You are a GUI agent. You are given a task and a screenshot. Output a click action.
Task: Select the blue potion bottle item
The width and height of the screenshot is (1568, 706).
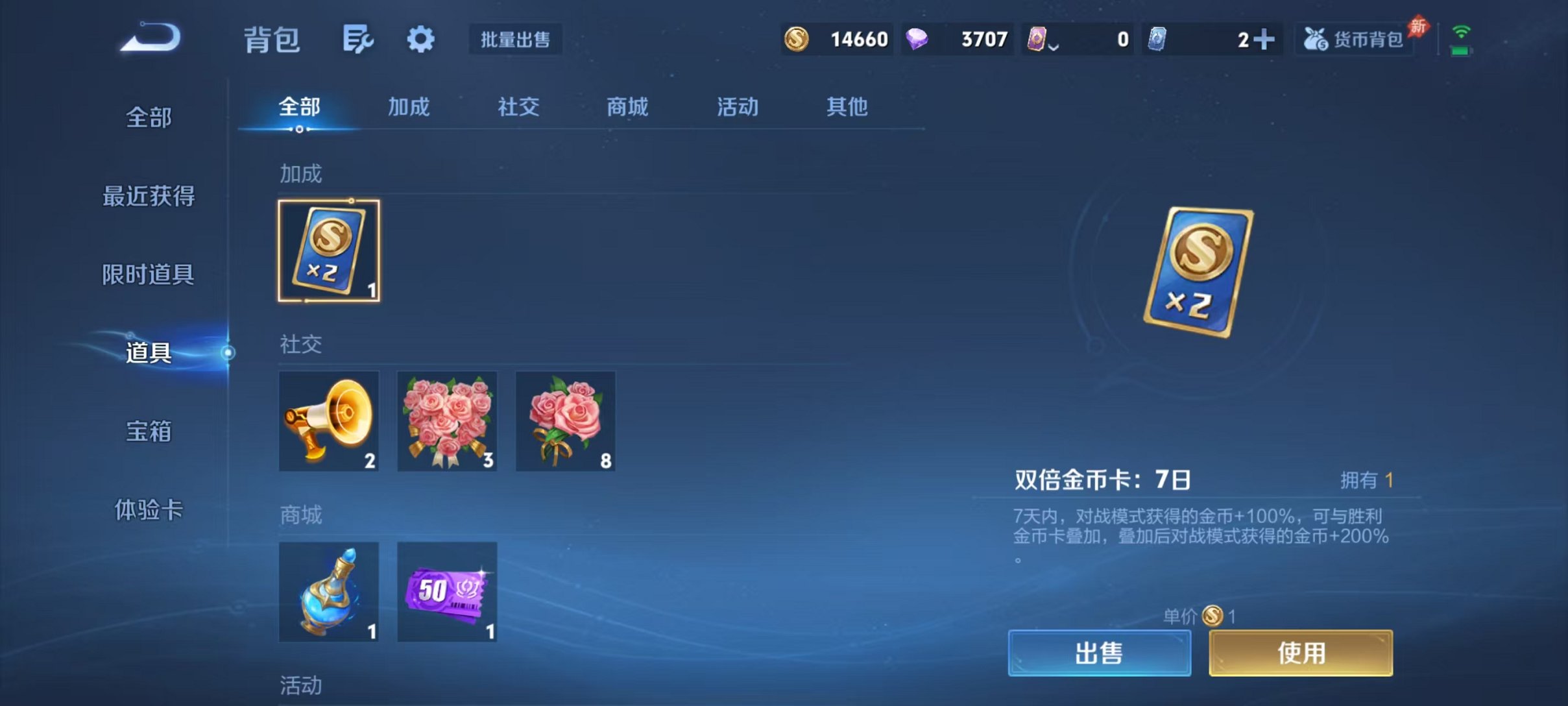click(329, 591)
